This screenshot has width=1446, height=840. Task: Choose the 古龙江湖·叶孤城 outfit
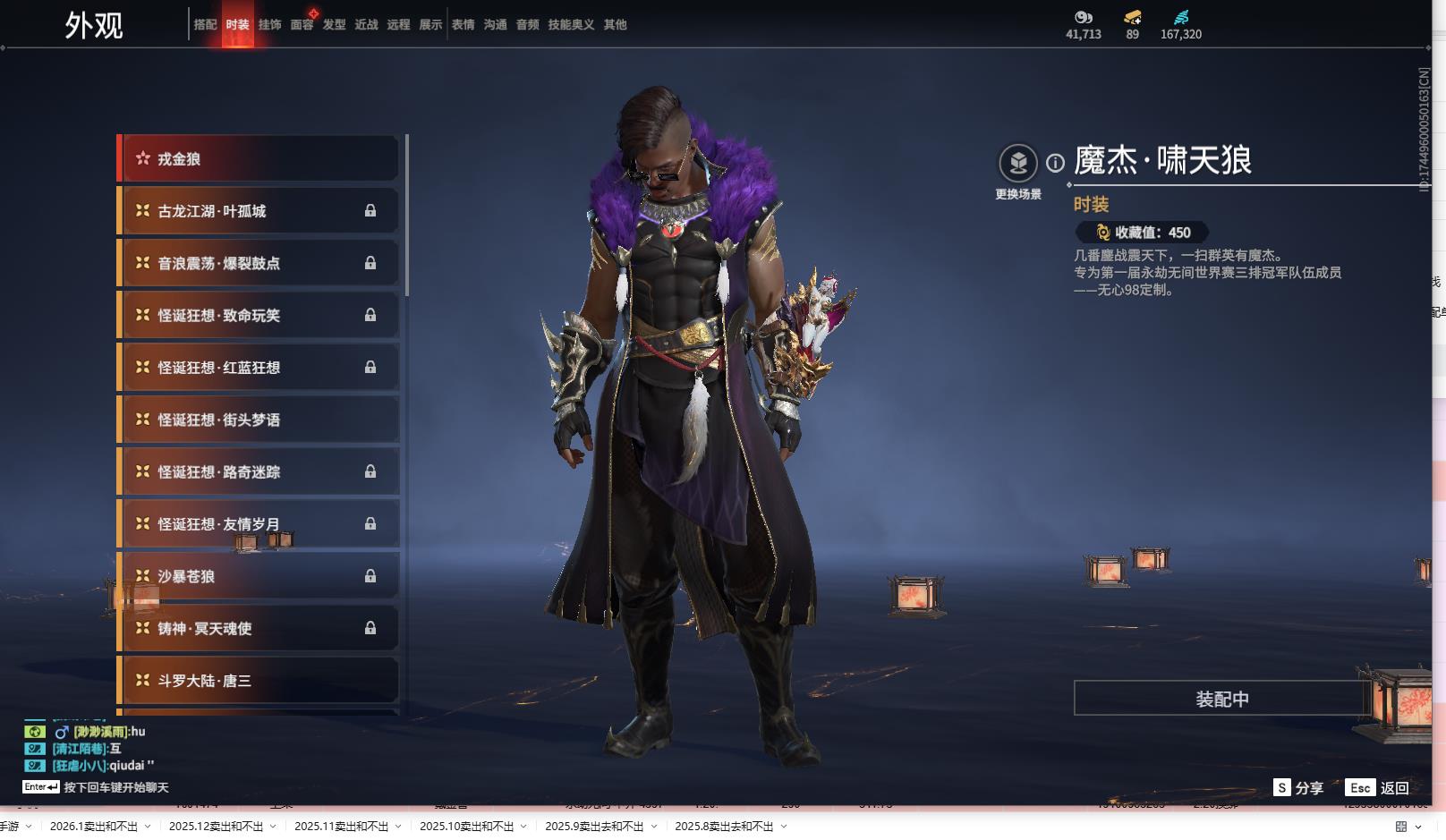(x=259, y=211)
